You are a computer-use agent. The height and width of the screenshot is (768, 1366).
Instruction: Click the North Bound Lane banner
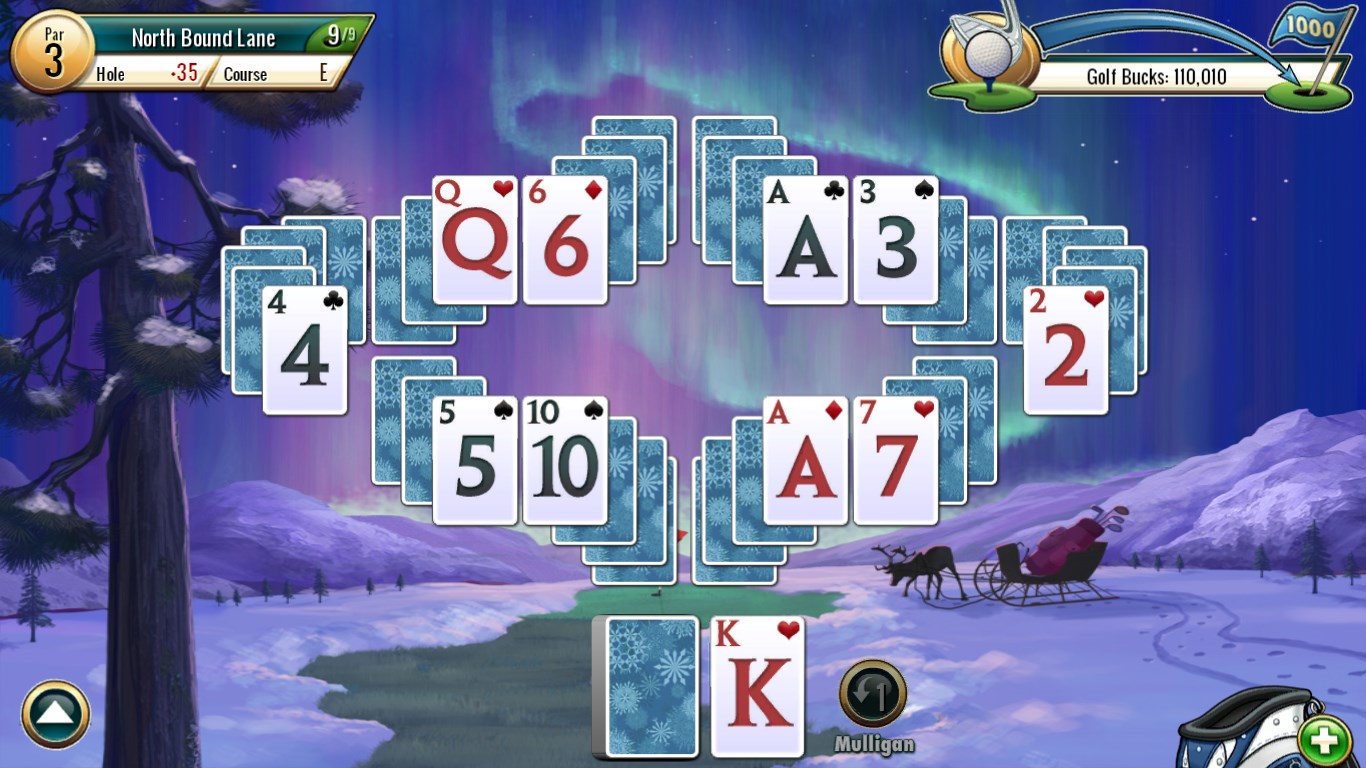click(x=203, y=36)
